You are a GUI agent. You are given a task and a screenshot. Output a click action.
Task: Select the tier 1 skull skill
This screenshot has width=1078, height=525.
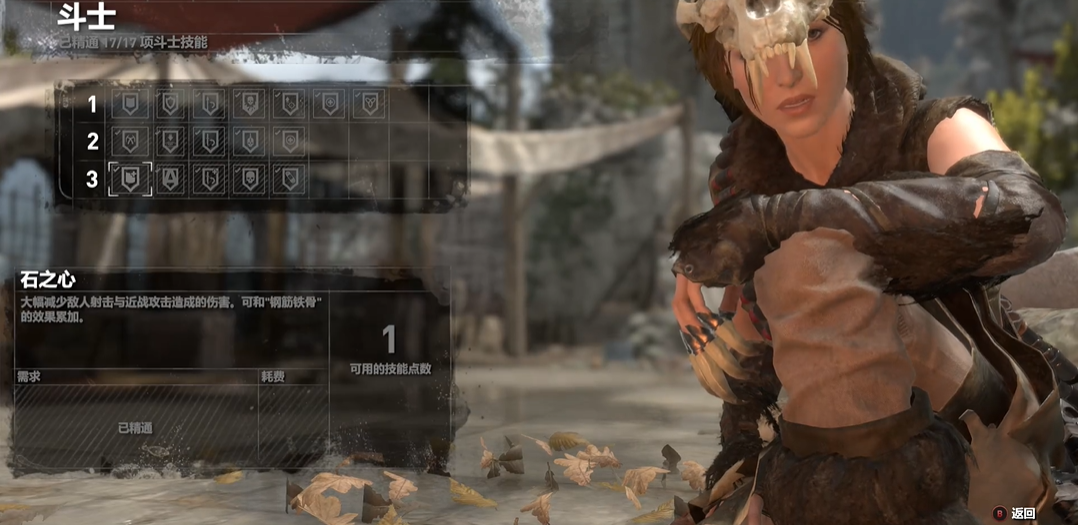pos(249,103)
